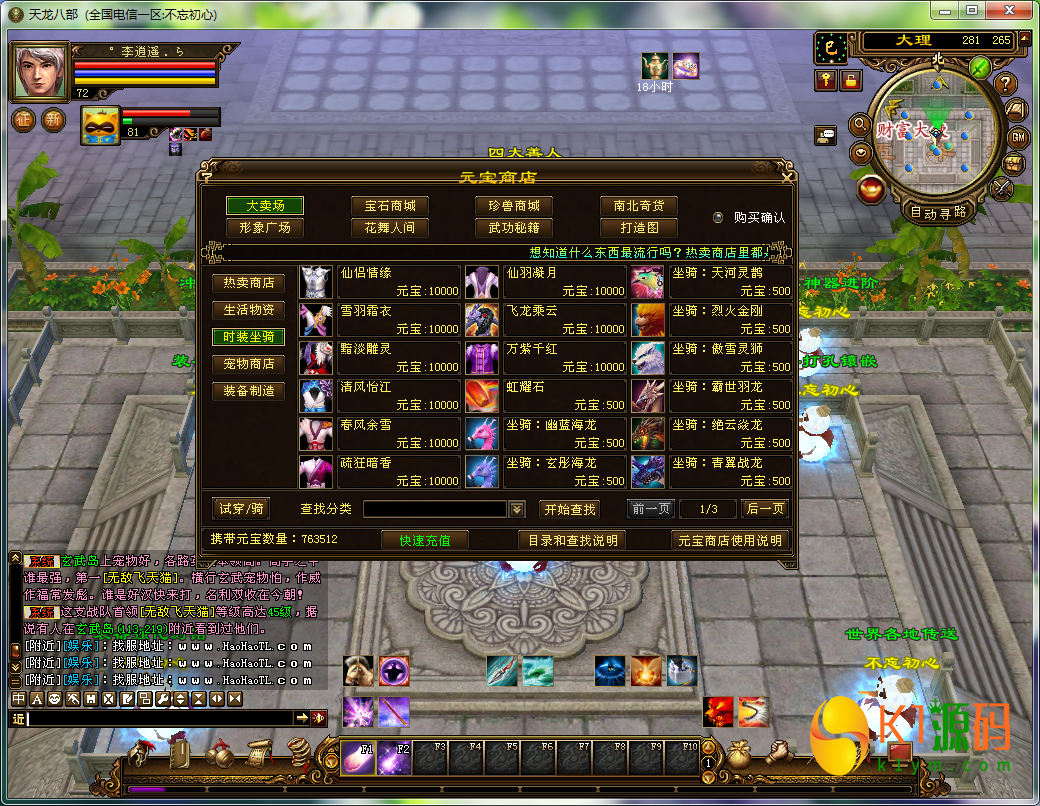Screen dimensions: 1040x806
Task: Choose the 热卖商店 category
Action: (248, 283)
